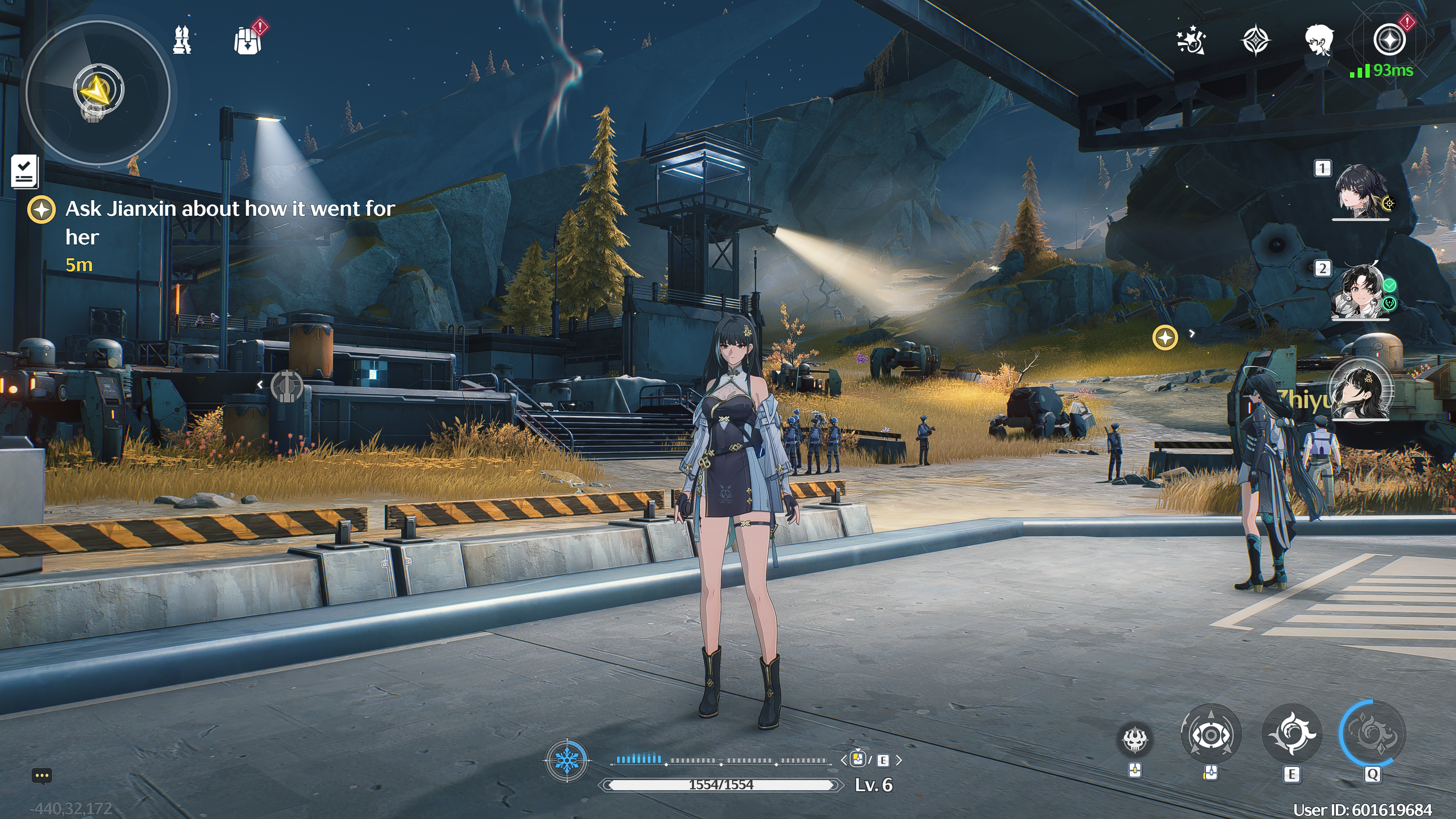Activate the Resonance Skill swirl icon

click(1291, 734)
